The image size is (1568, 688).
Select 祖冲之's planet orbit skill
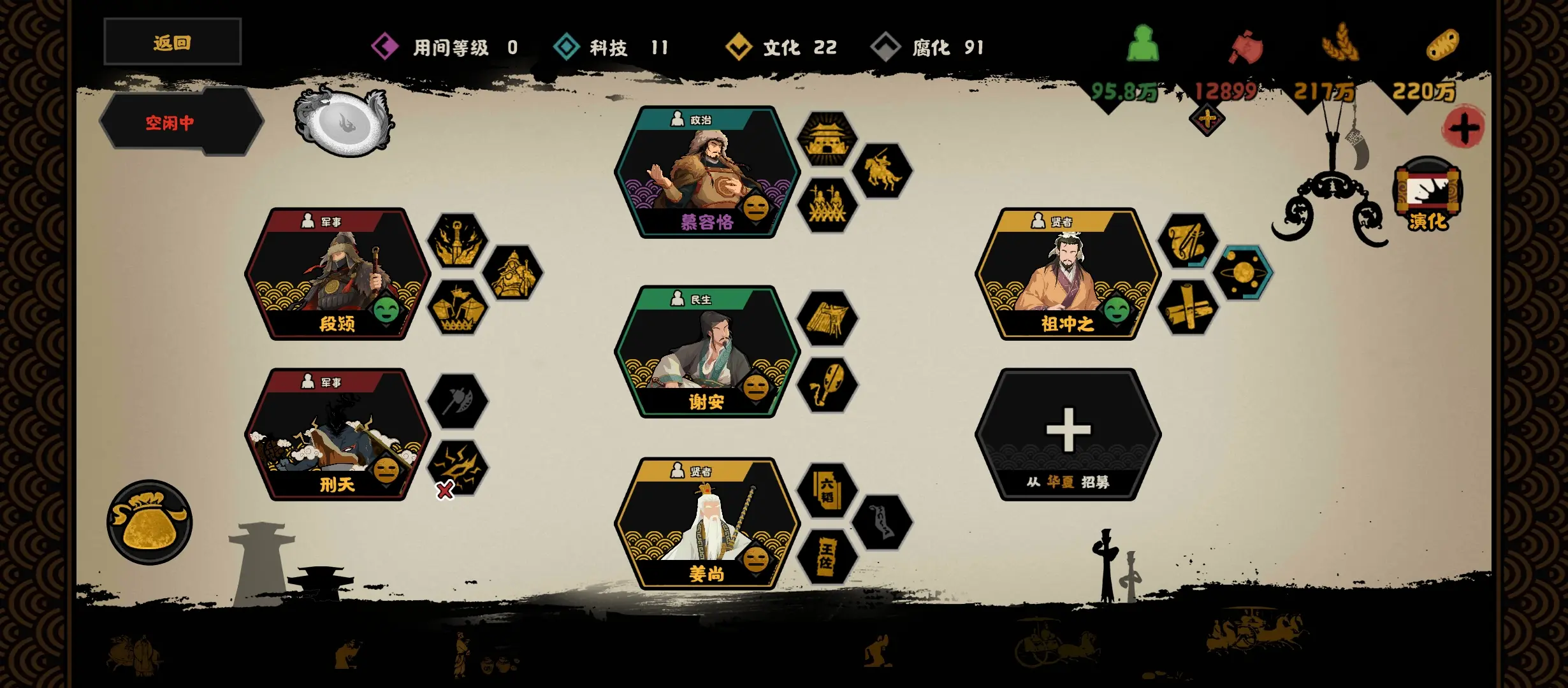point(1243,273)
